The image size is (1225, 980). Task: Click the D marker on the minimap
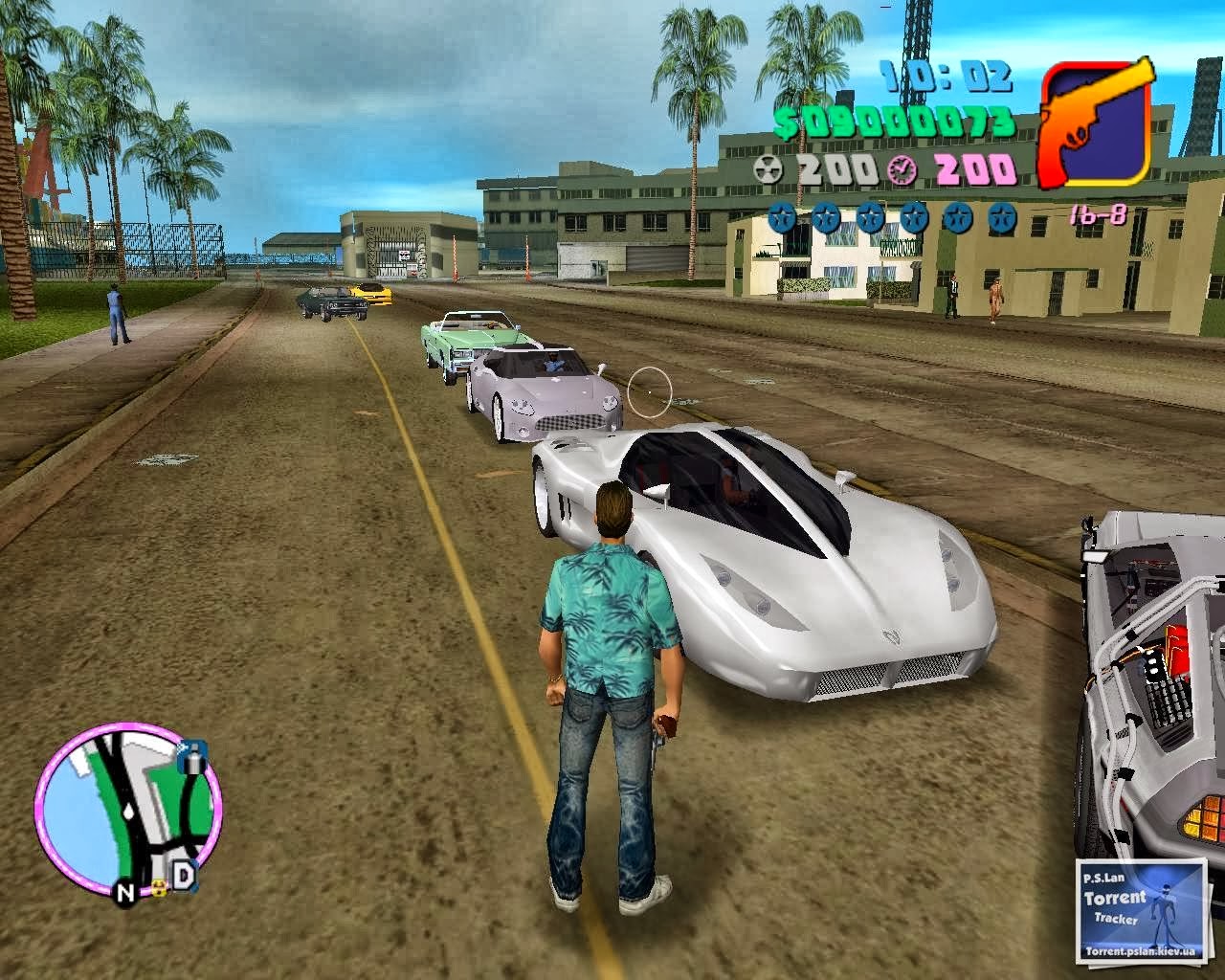click(x=185, y=874)
